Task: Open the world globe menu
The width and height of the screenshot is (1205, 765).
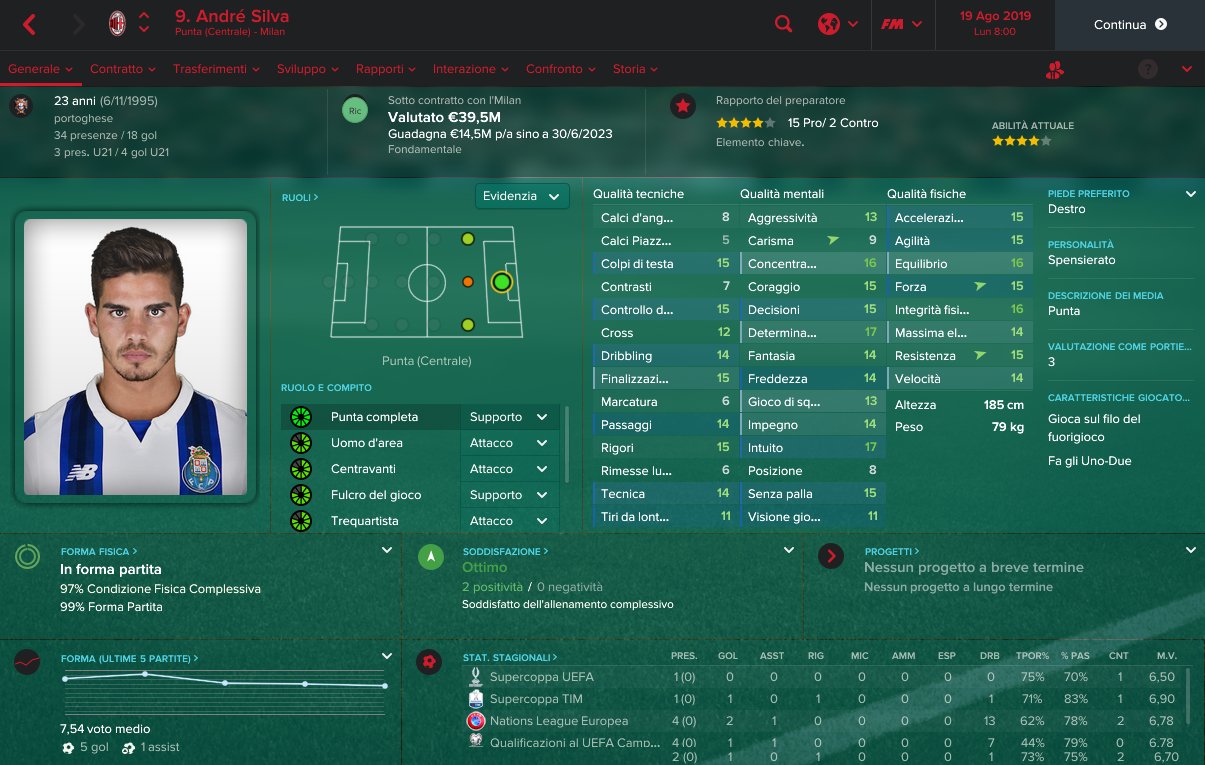Action: (837, 25)
